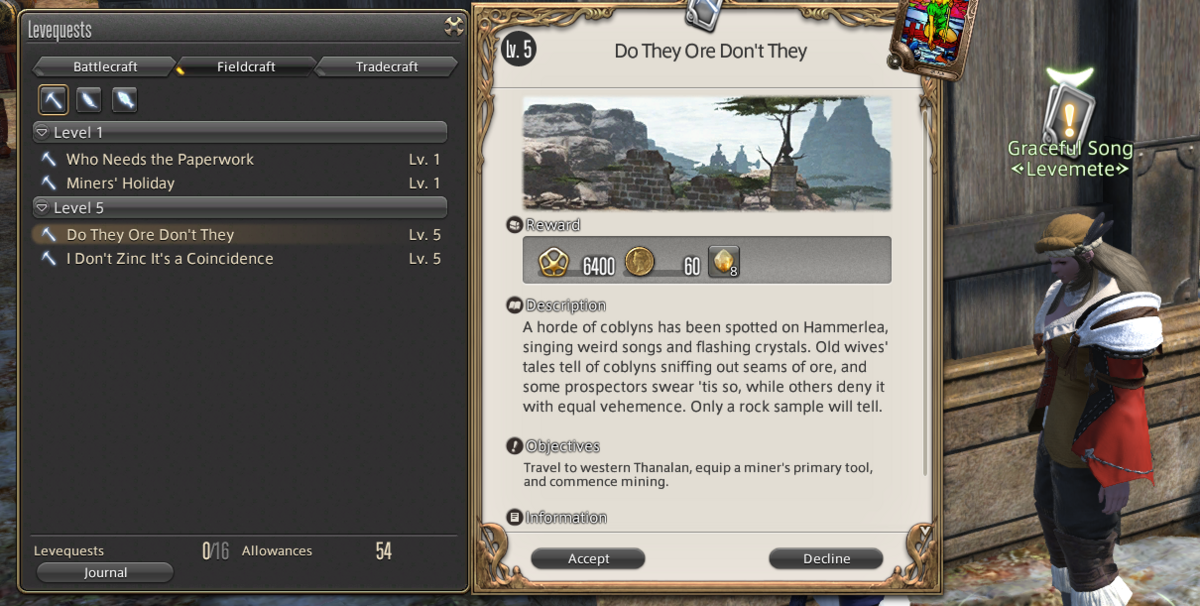Pick the Miners' Holiday levequest
The image size is (1200, 606).
[120, 183]
